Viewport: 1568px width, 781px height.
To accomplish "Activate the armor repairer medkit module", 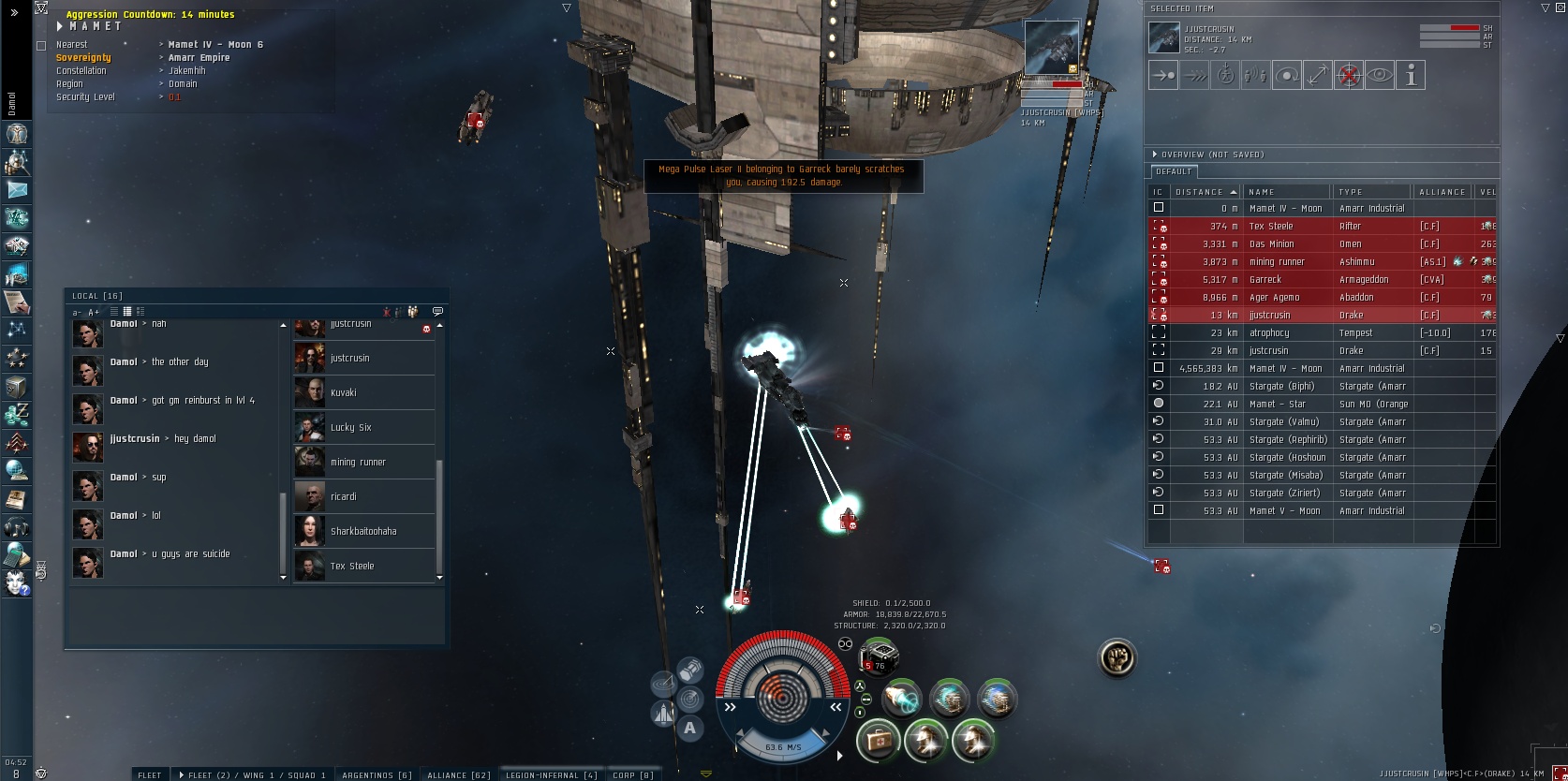I will (878, 743).
